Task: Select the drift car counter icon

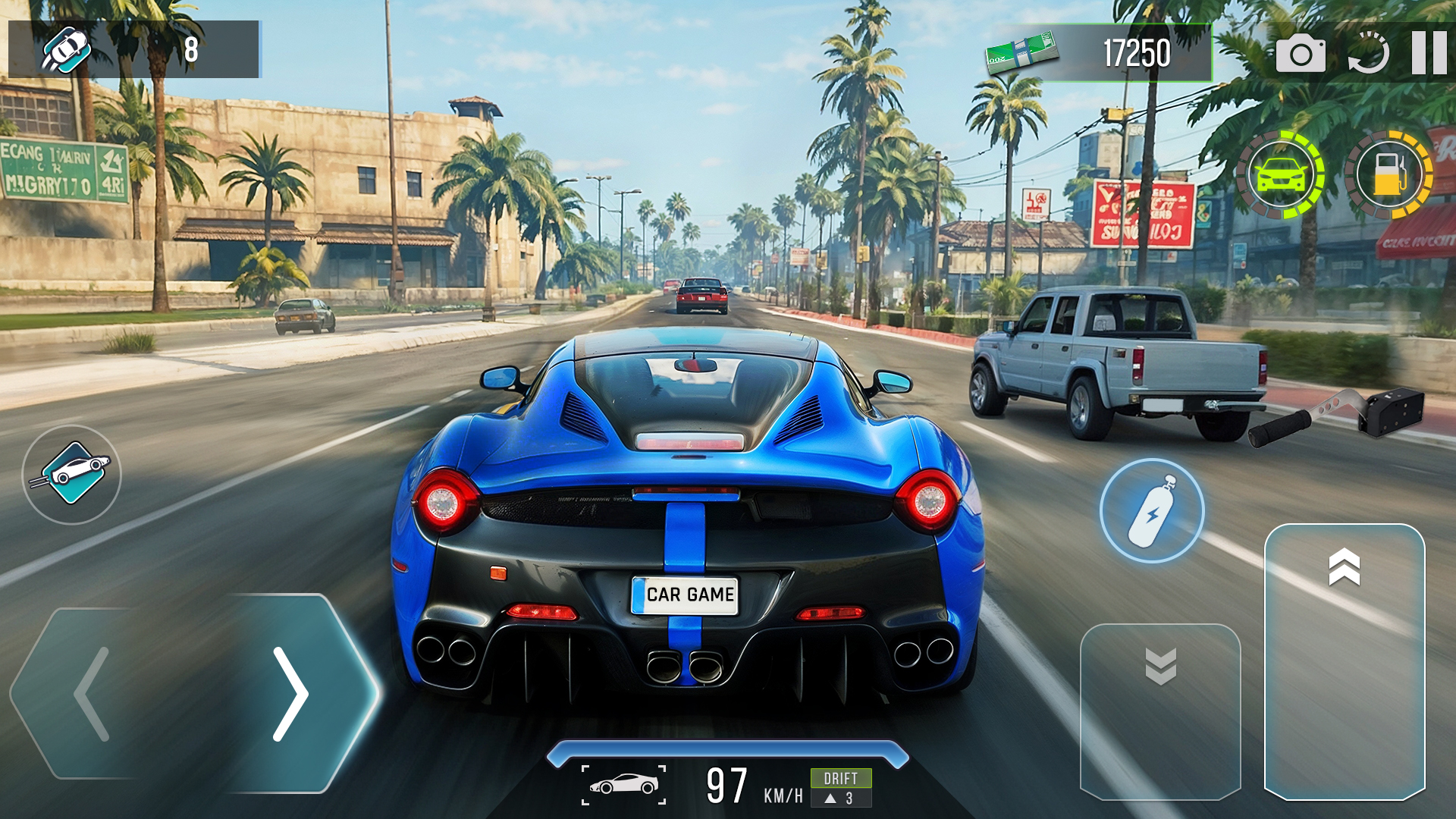Action: tap(67, 49)
